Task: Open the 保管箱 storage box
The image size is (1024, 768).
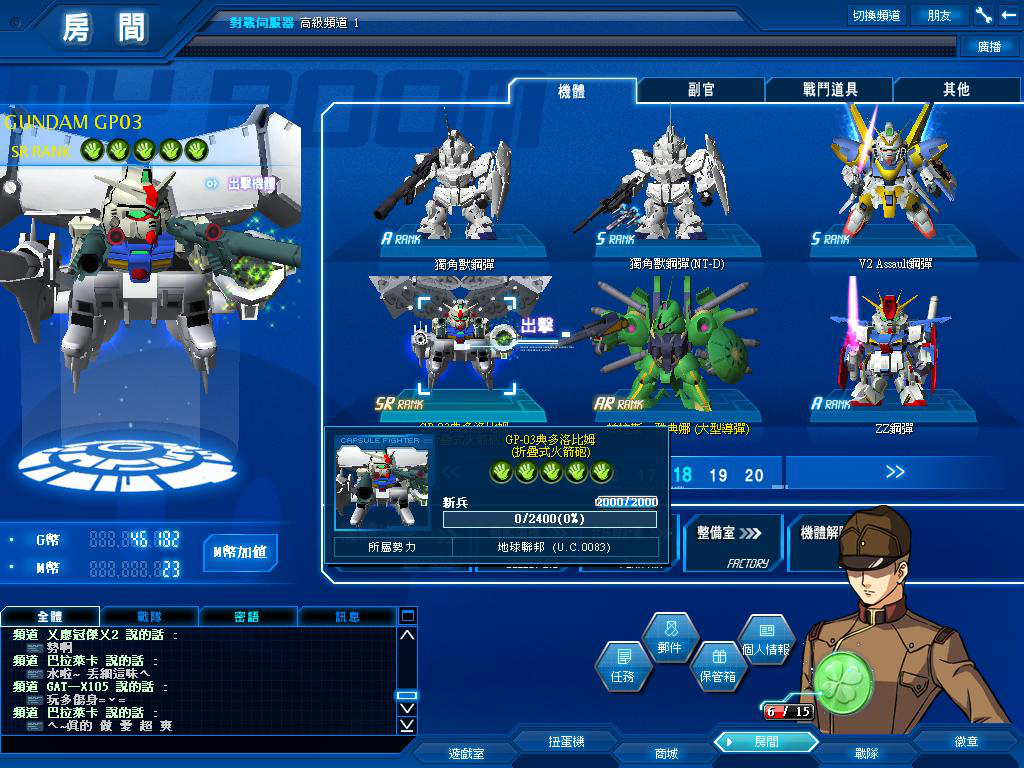Action: pyautogui.click(x=716, y=666)
